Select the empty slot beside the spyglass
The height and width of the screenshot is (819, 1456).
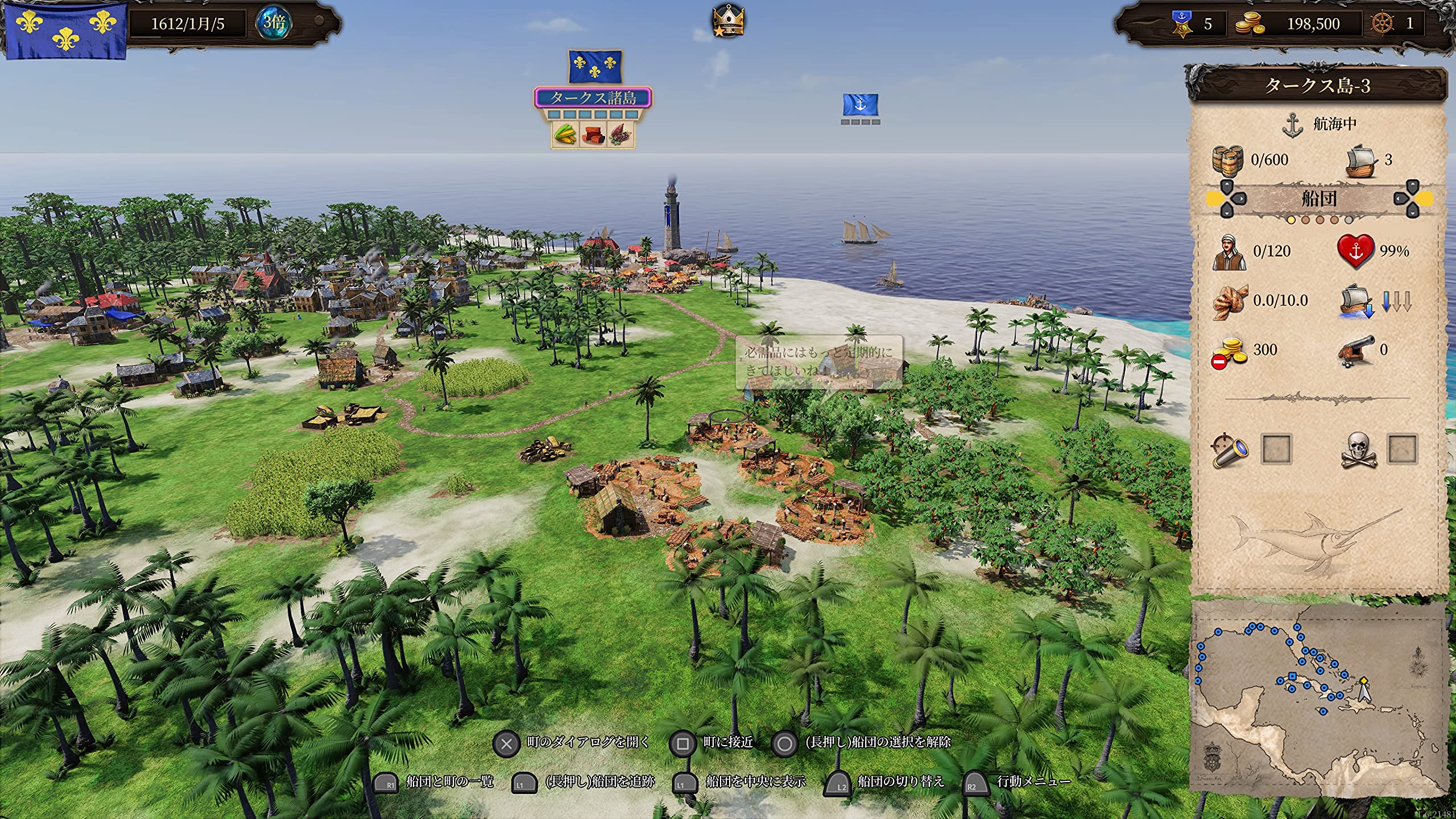pos(1276,450)
